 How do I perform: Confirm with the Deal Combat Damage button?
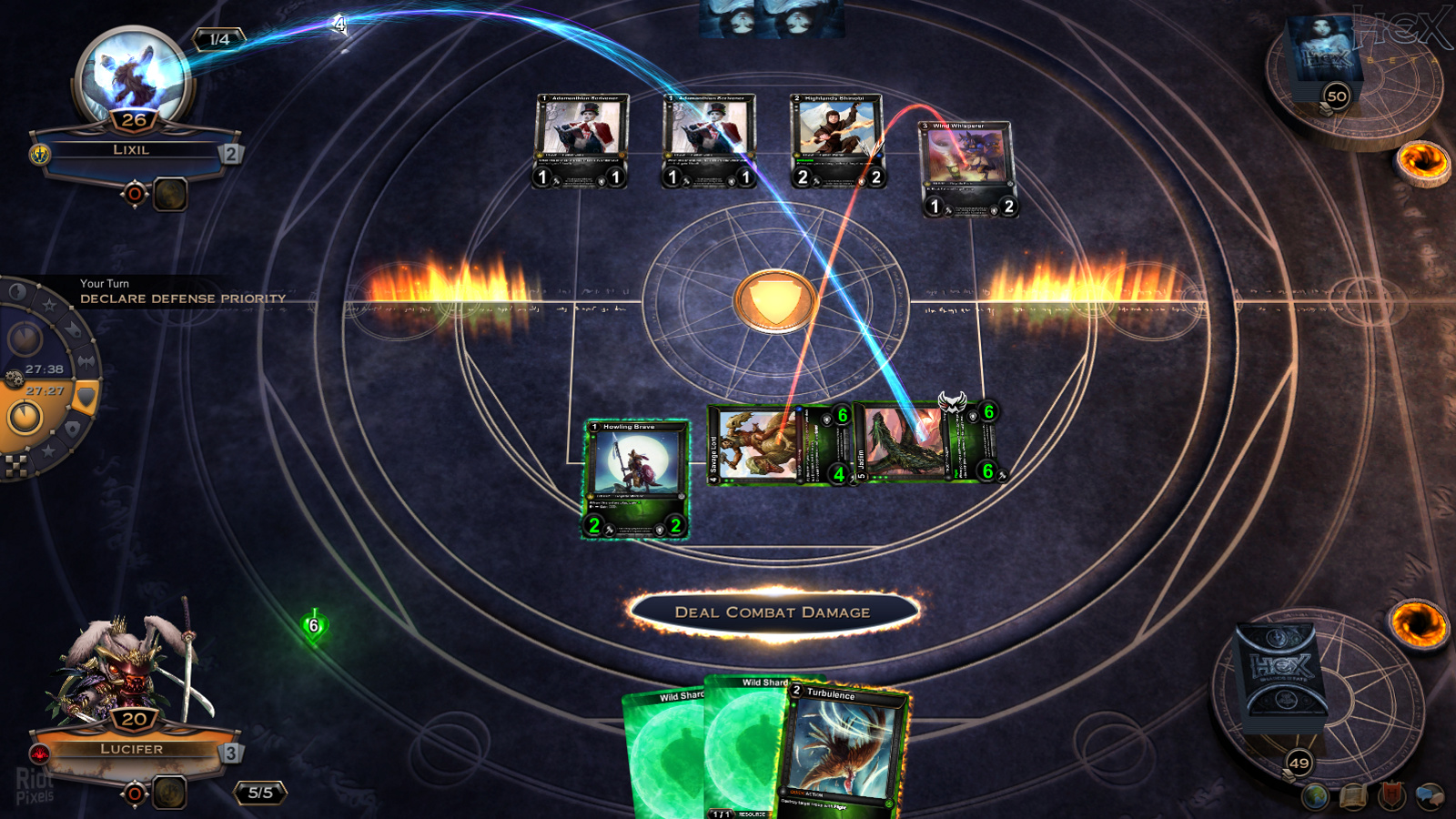click(x=773, y=612)
